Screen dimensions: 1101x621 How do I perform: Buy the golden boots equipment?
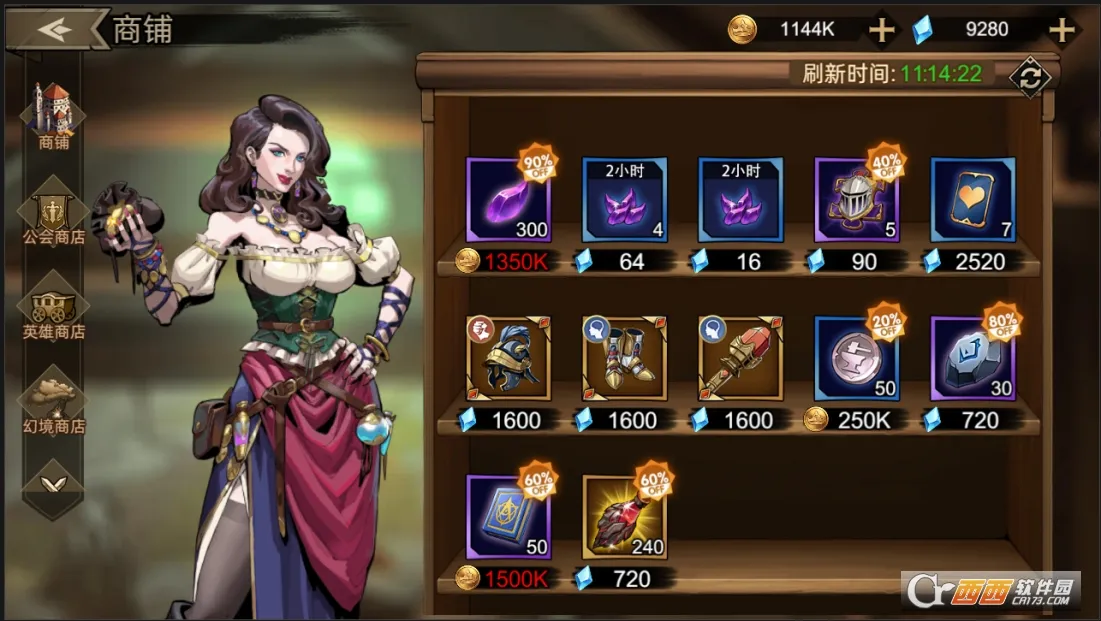[624, 358]
